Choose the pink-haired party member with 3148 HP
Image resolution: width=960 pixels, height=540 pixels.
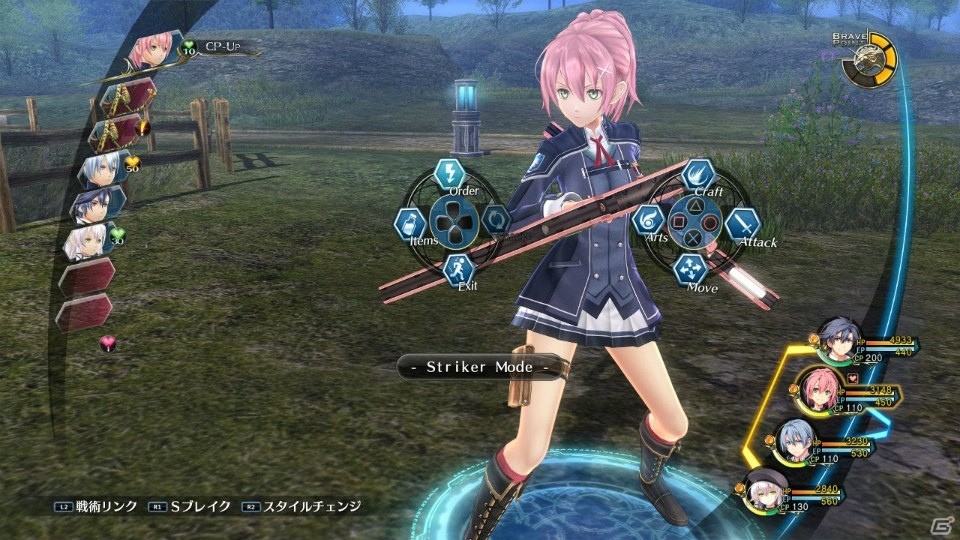point(817,388)
